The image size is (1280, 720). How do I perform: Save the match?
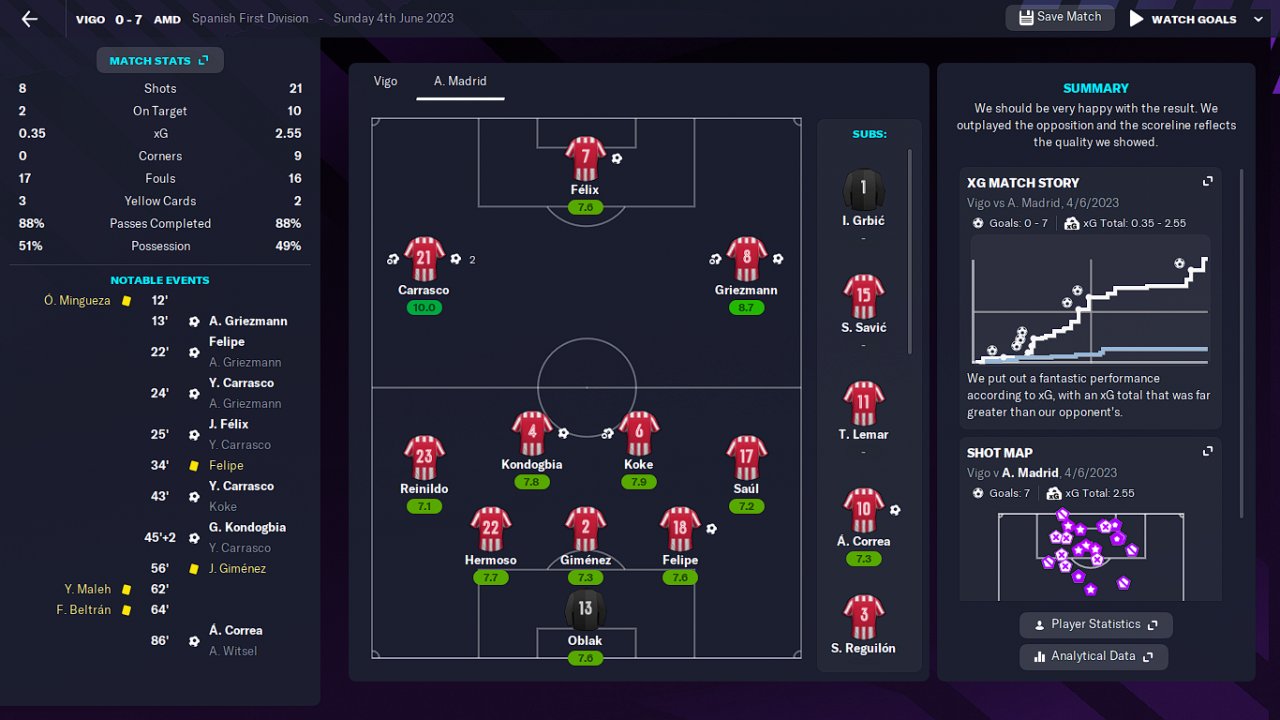tap(1059, 17)
